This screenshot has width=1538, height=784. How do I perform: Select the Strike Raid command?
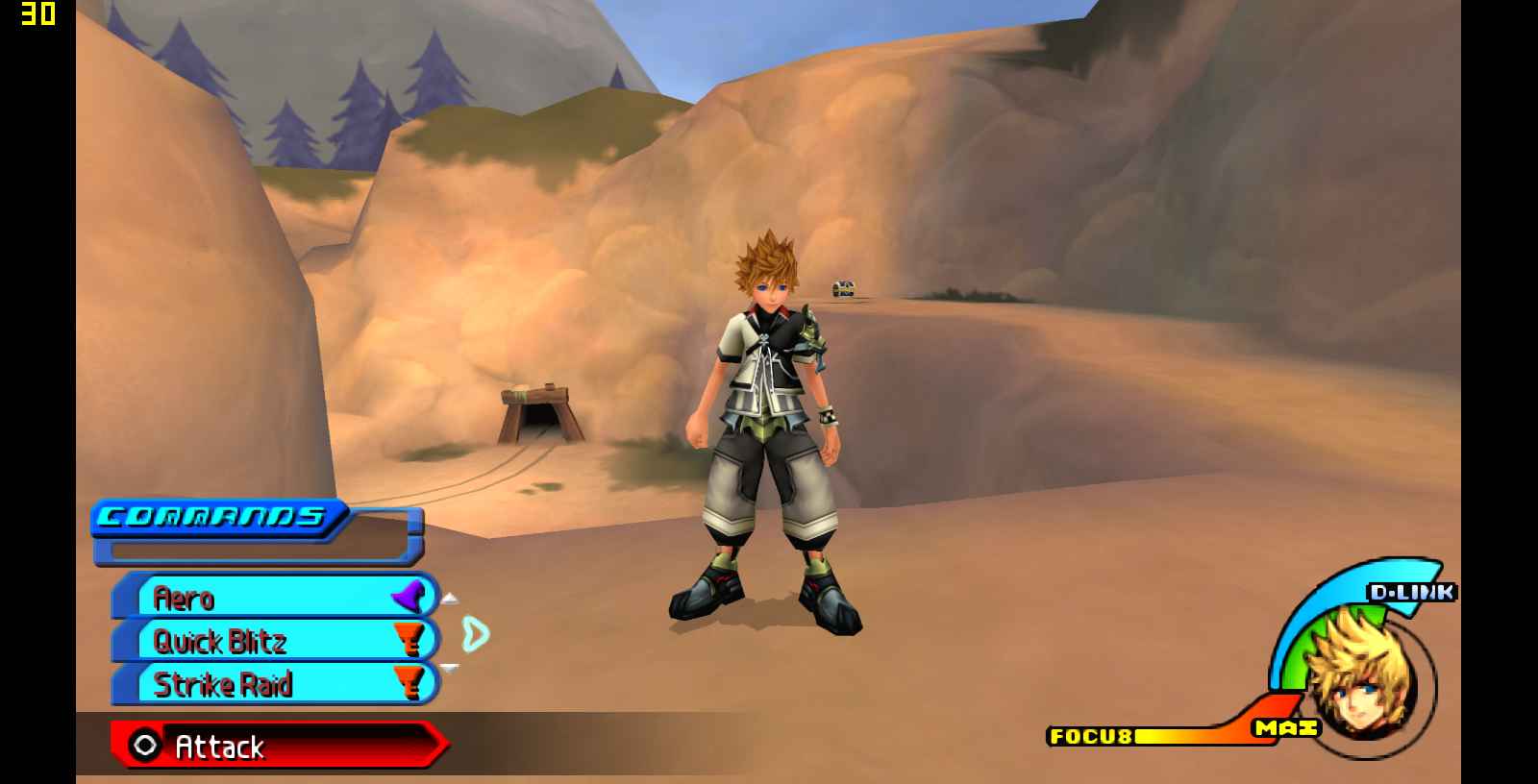[x=275, y=684]
